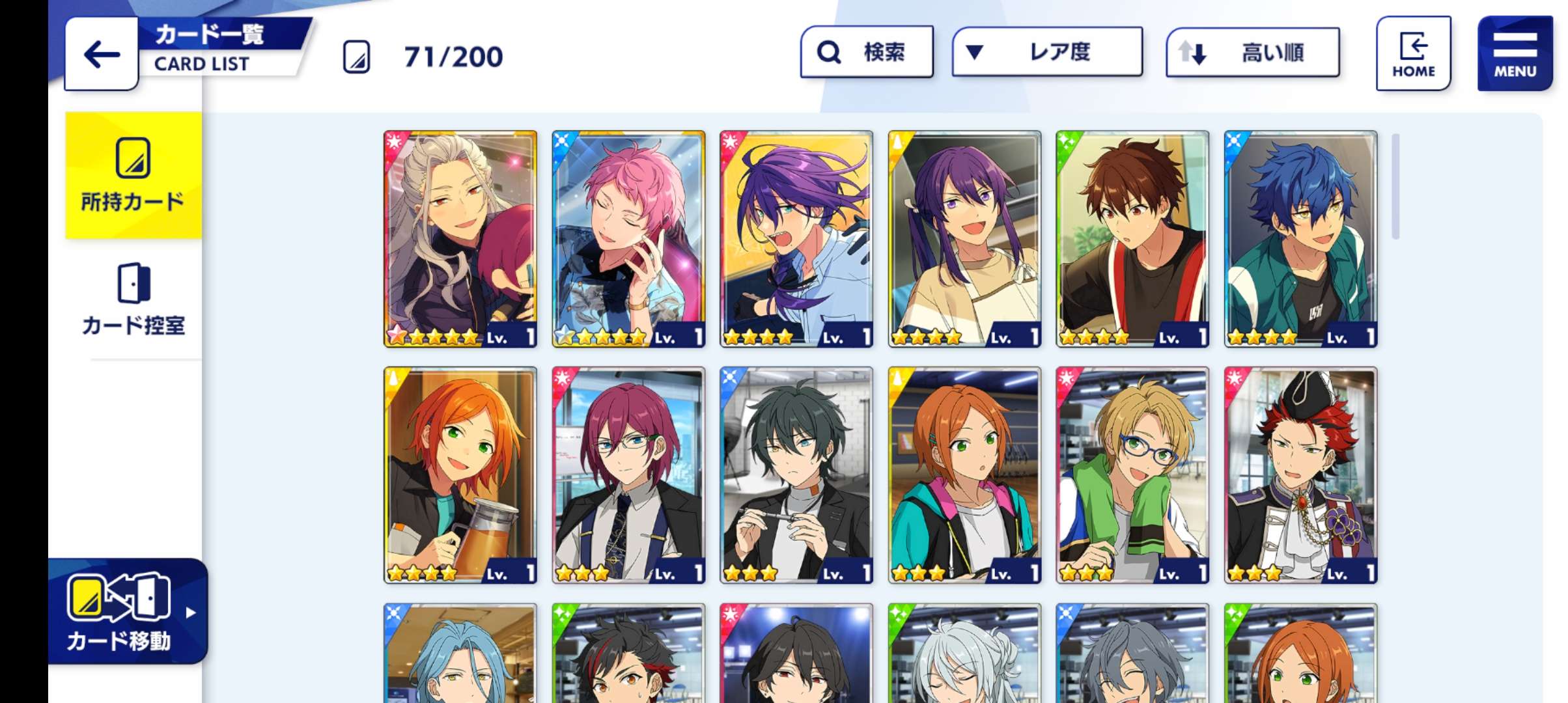Switch to 所持カード tab
Image resolution: width=1568 pixels, height=703 pixels.
click(133, 176)
